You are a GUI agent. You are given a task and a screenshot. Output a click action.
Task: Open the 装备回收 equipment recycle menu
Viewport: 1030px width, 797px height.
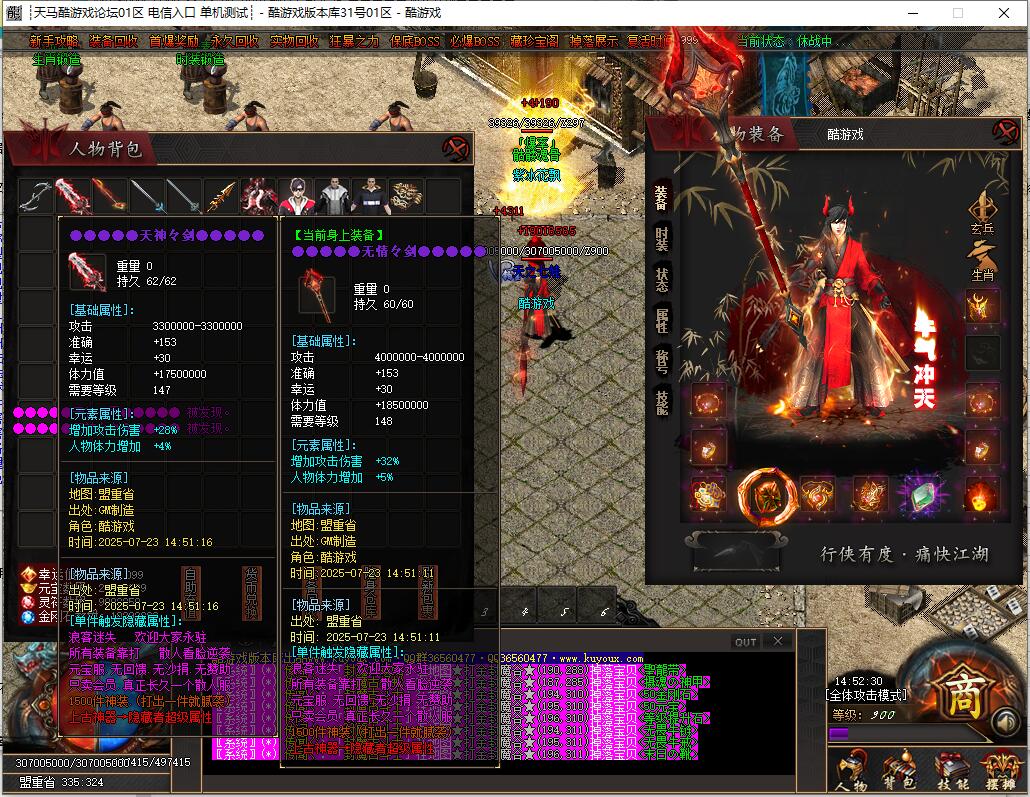pos(113,42)
